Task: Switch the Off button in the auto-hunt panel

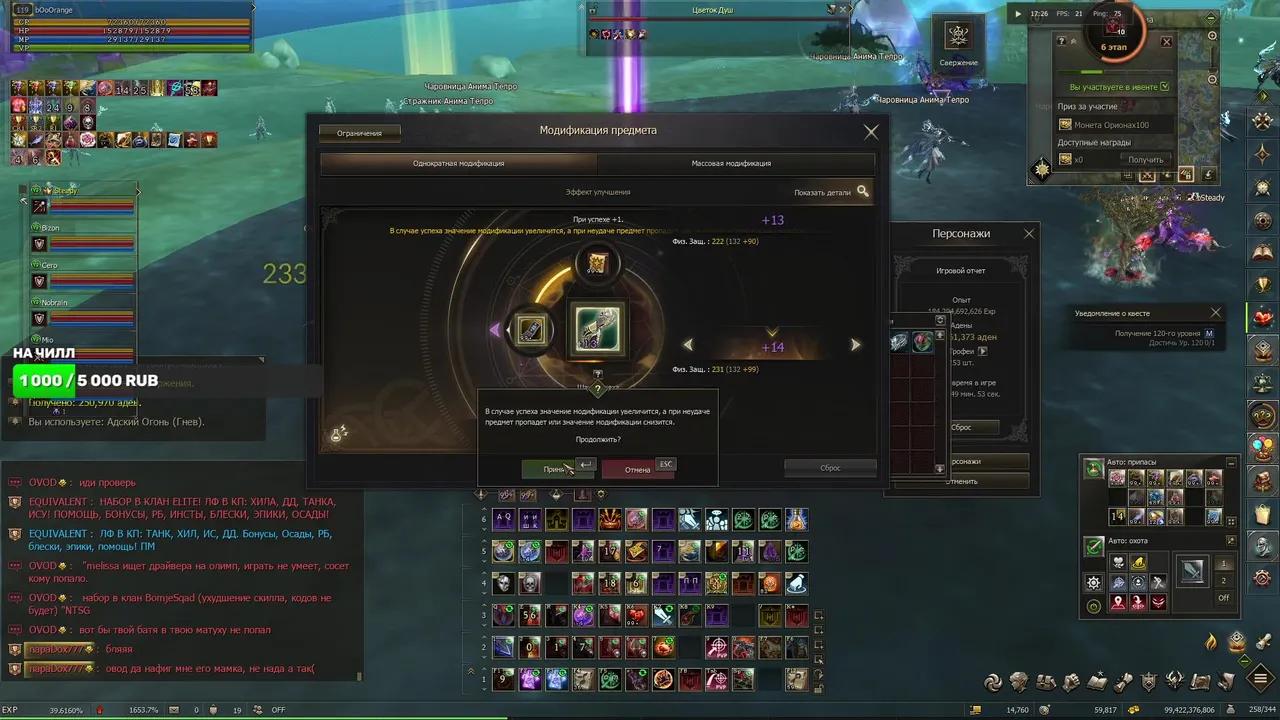Action: [1224, 597]
